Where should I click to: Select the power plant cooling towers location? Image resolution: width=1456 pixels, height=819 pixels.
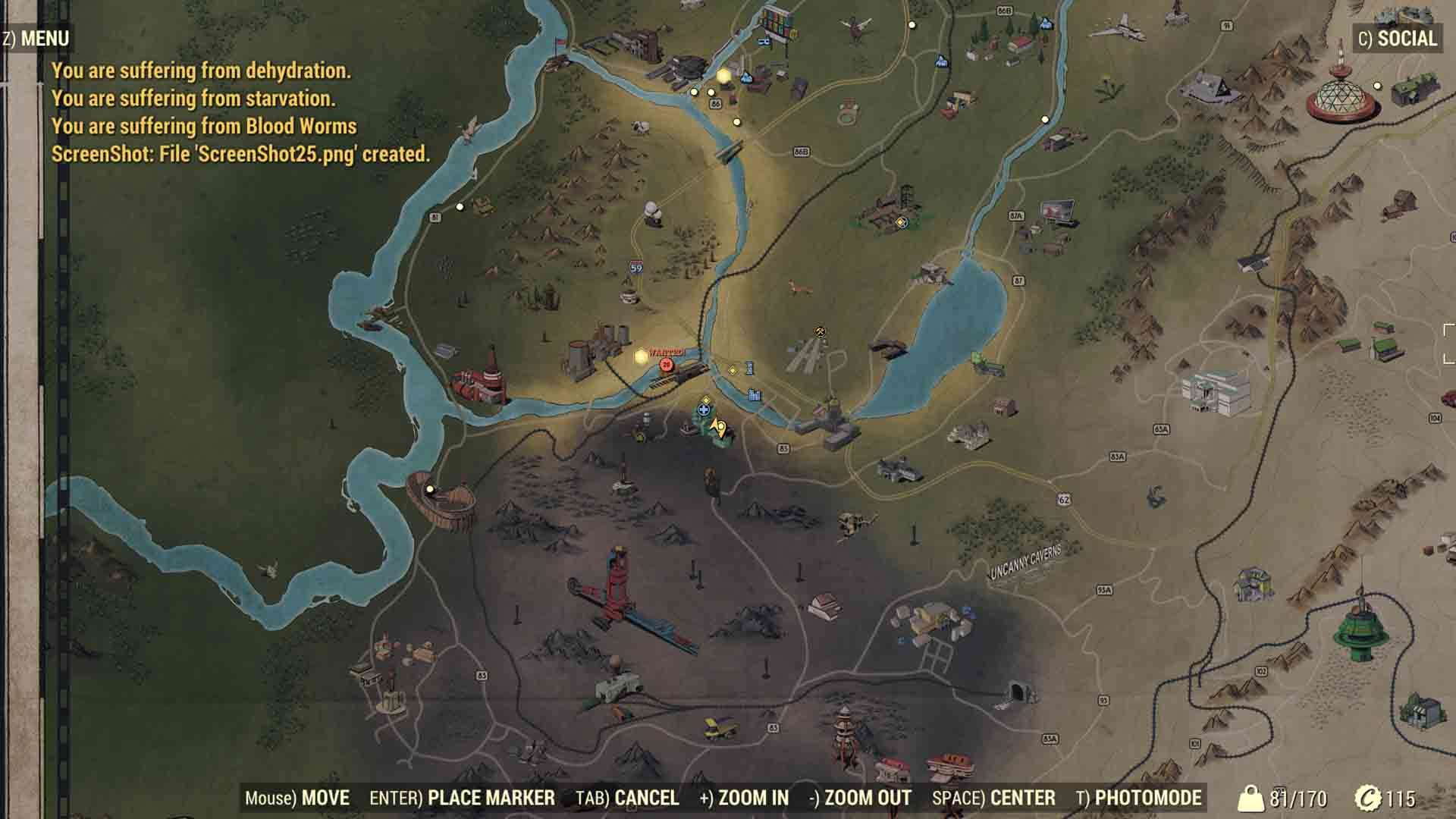pyautogui.click(x=595, y=351)
